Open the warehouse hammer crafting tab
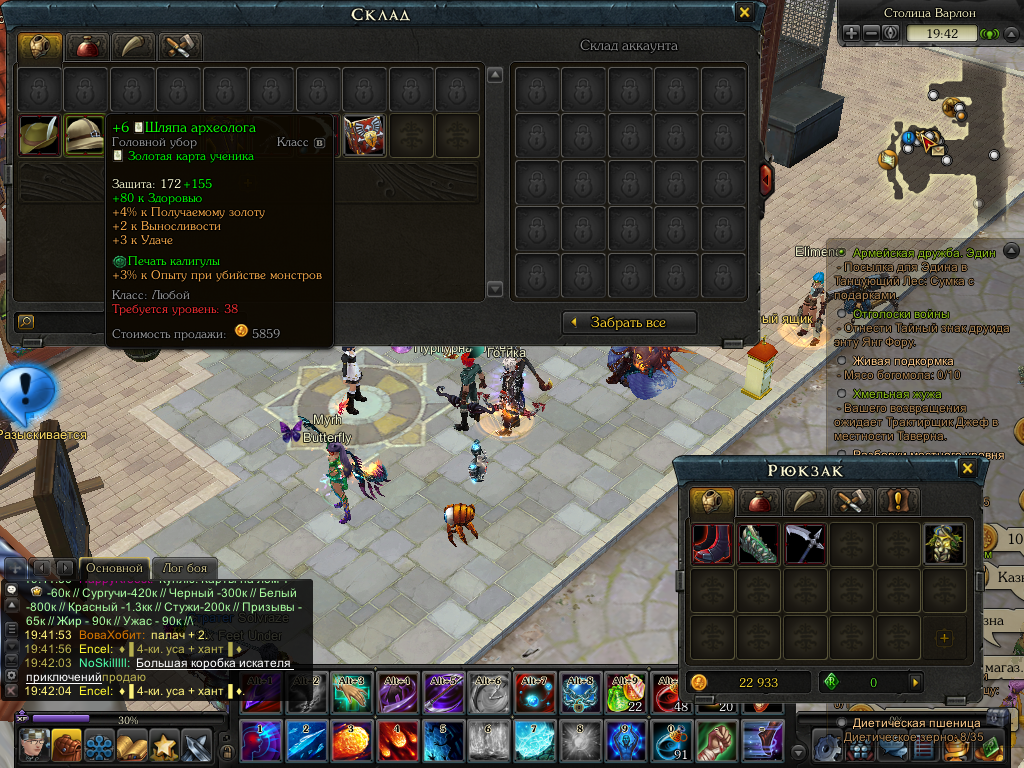 coord(180,46)
